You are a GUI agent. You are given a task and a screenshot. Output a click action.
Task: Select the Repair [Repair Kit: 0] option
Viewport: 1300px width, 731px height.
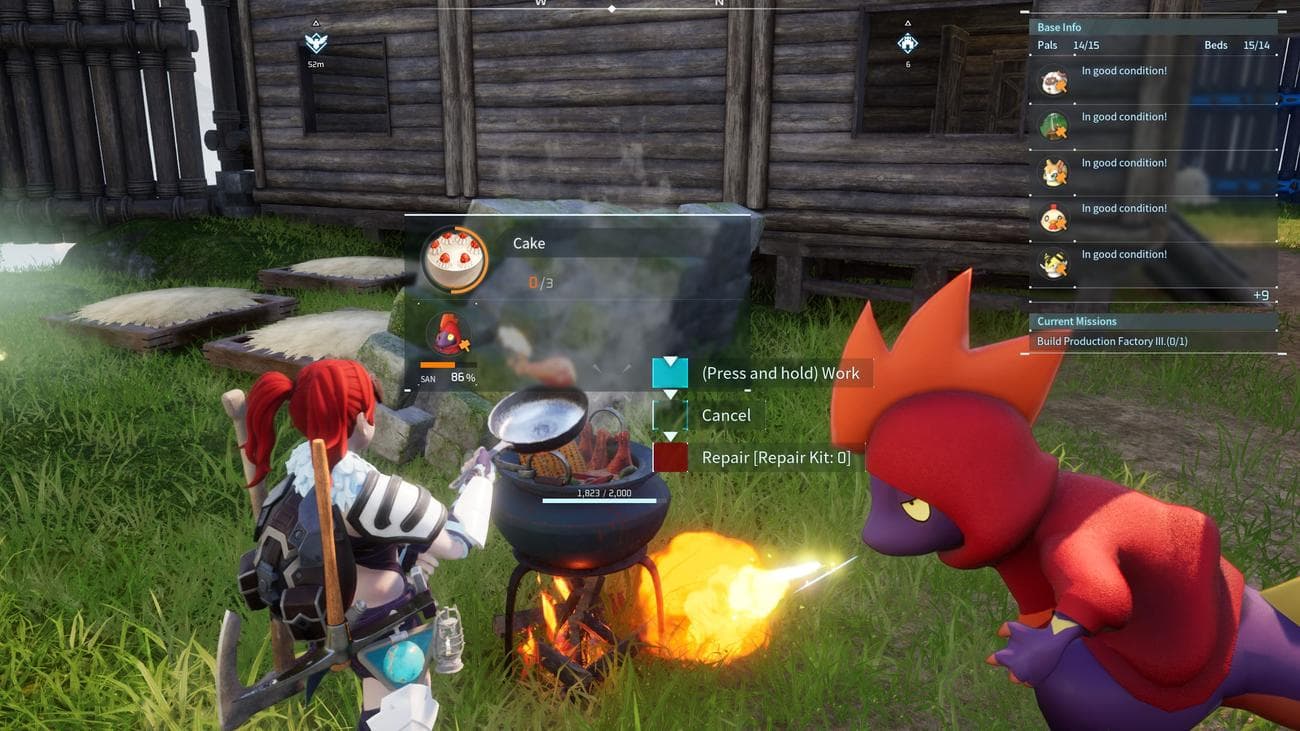[775, 458]
